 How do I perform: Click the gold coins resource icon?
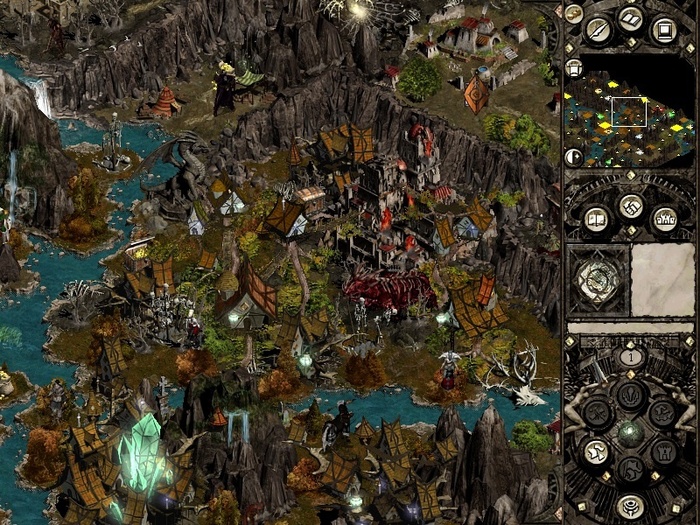[574, 14]
